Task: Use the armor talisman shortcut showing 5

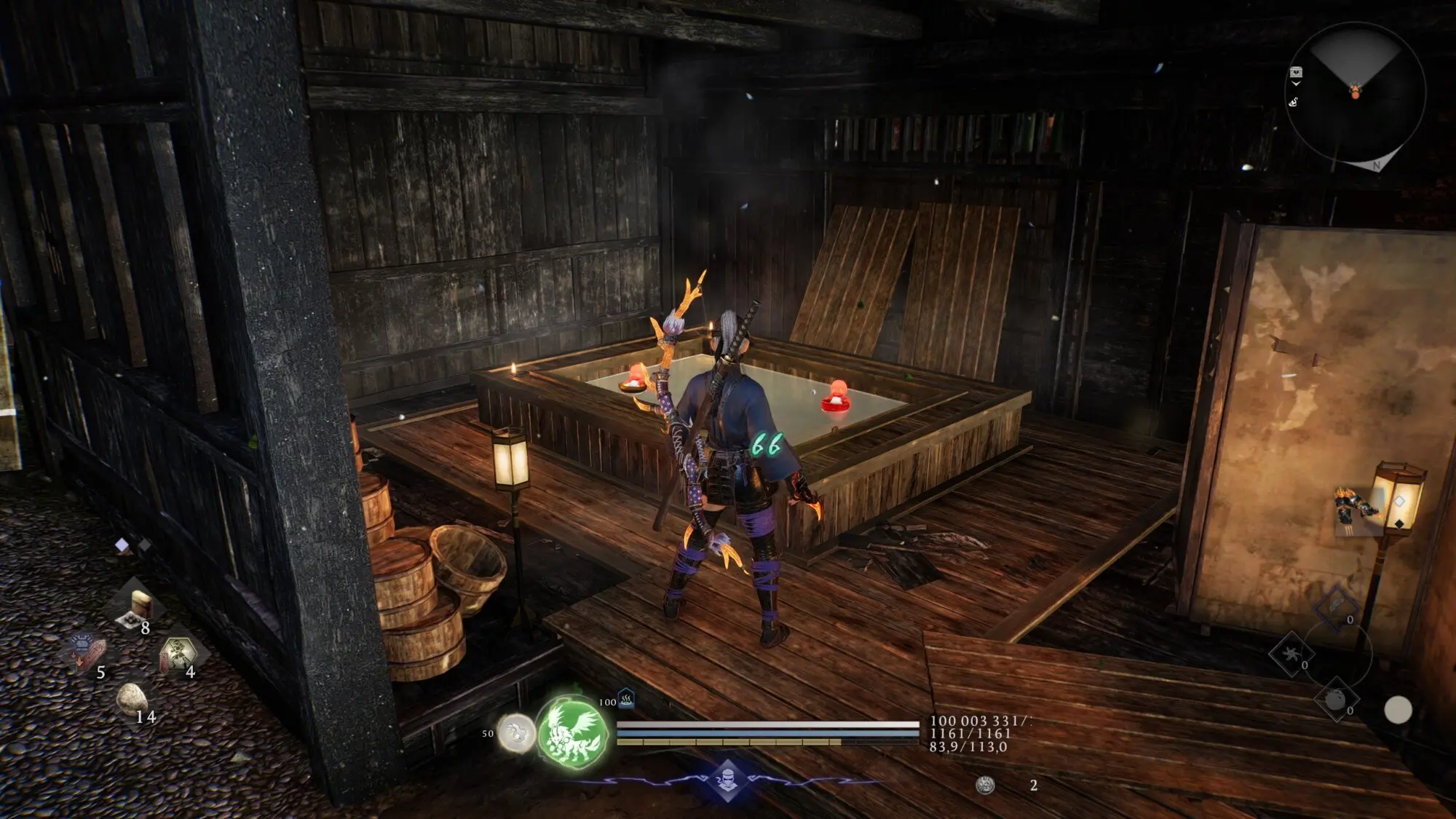Action: (87, 649)
